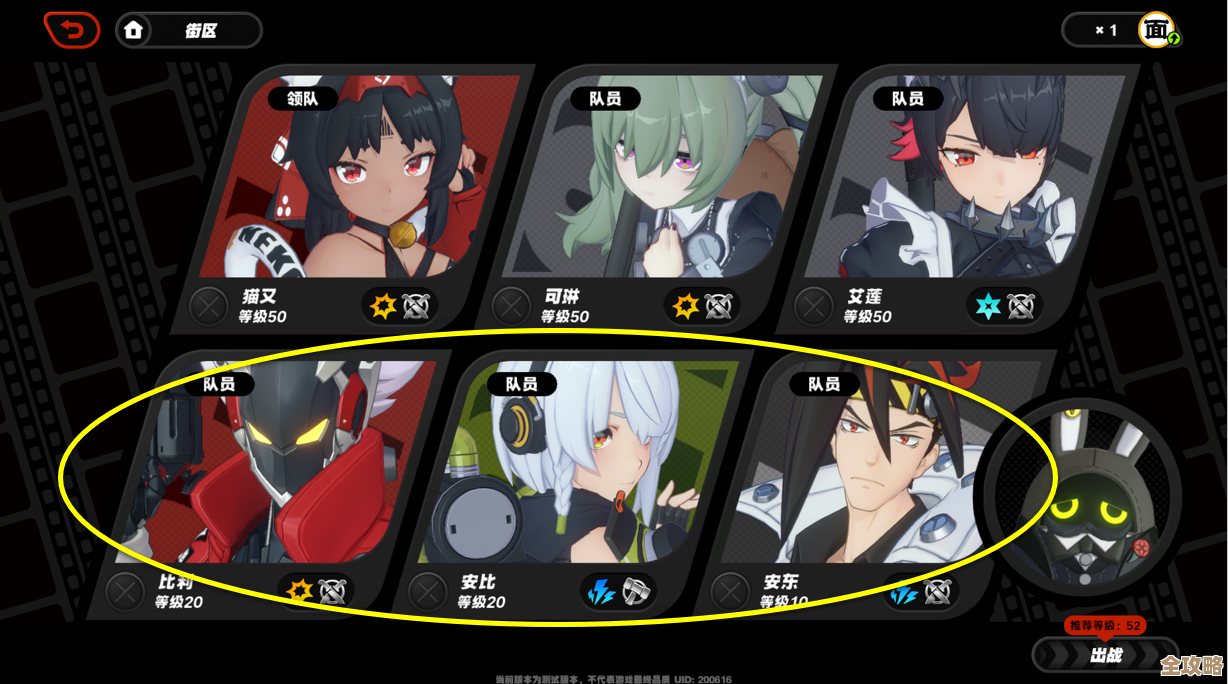Pick the 比利 character card

(x=270, y=465)
